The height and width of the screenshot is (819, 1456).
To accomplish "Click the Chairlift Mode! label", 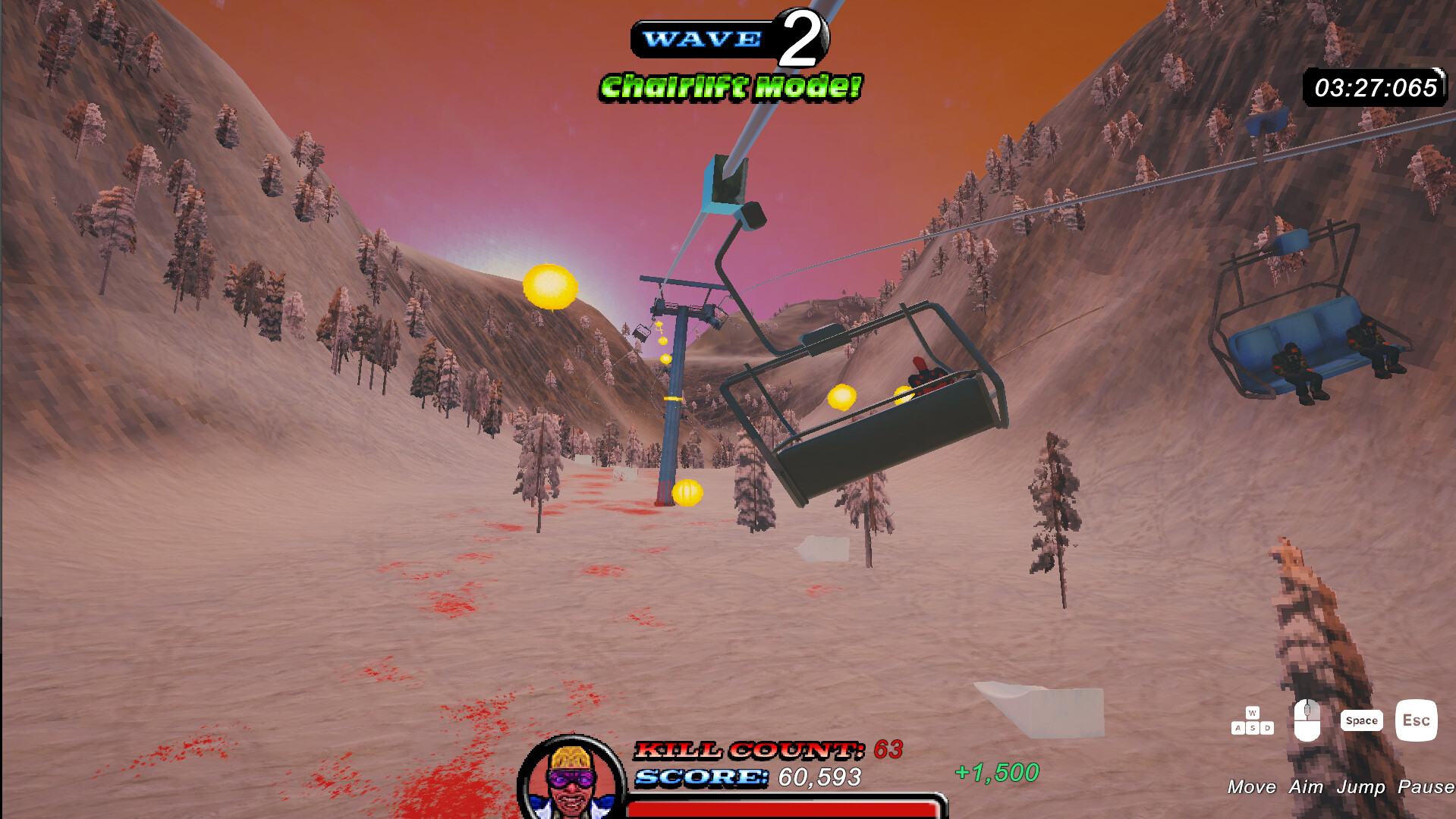I will point(731,86).
